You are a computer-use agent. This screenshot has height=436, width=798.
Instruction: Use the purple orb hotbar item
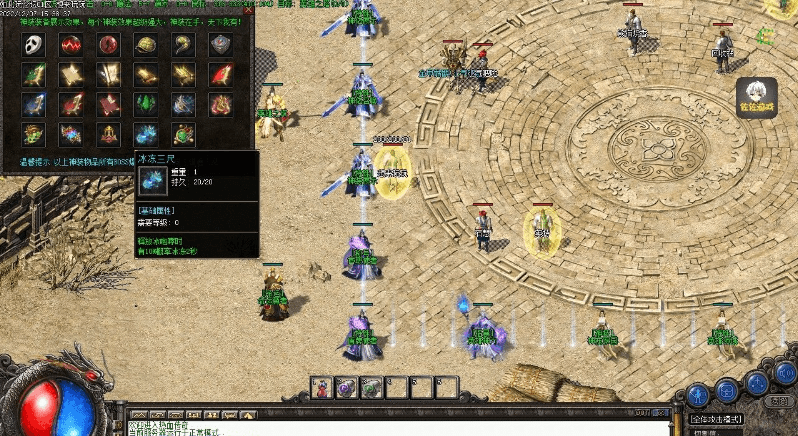tap(347, 387)
